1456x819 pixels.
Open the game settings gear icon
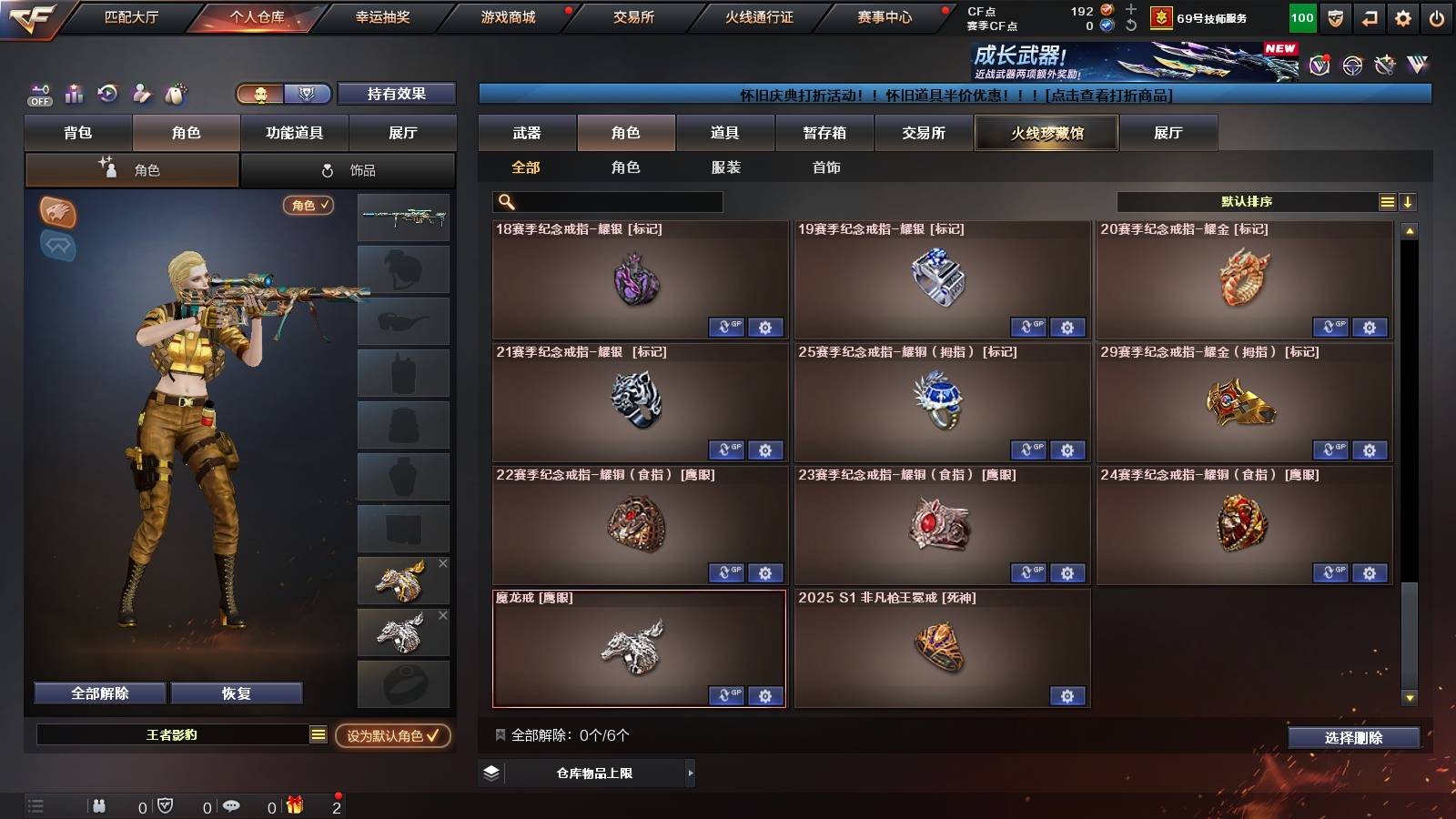[x=1404, y=16]
